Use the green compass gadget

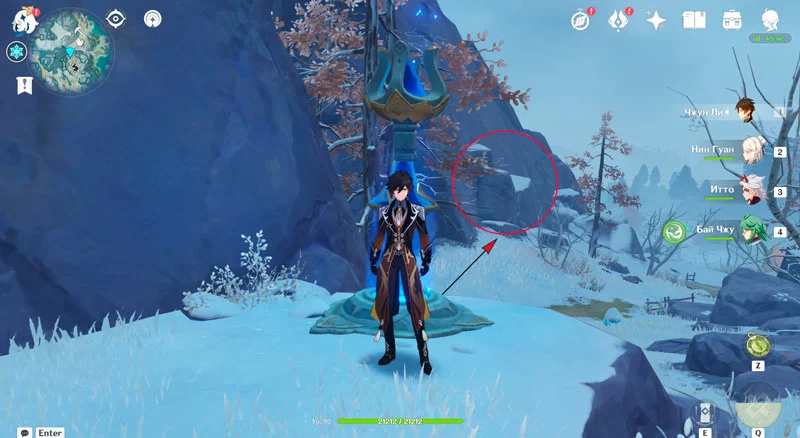pyautogui.click(x=757, y=346)
